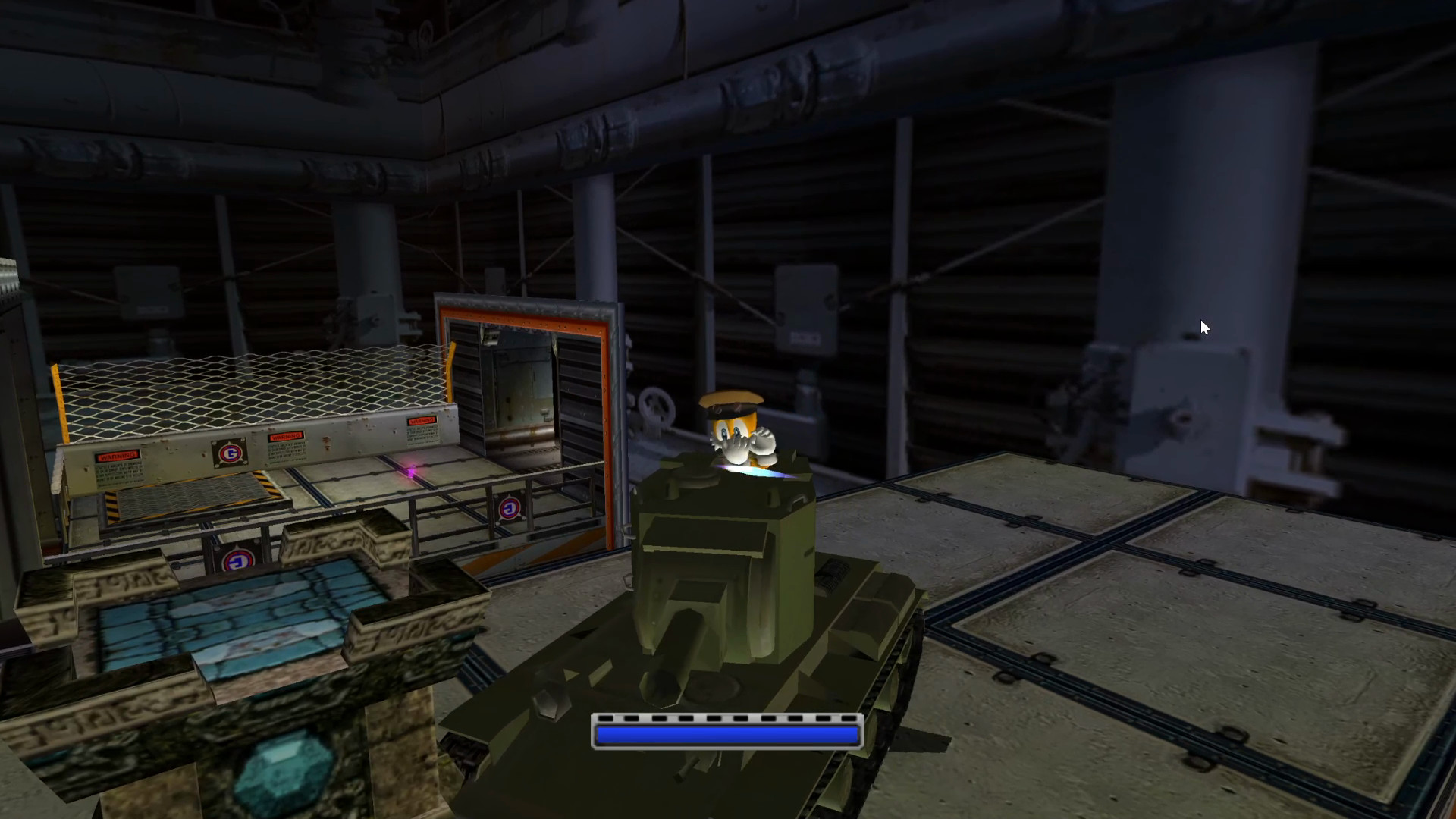Image resolution: width=1456 pixels, height=819 pixels.
Task: Select the G logo on the lower railing post
Action: [239, 560]
